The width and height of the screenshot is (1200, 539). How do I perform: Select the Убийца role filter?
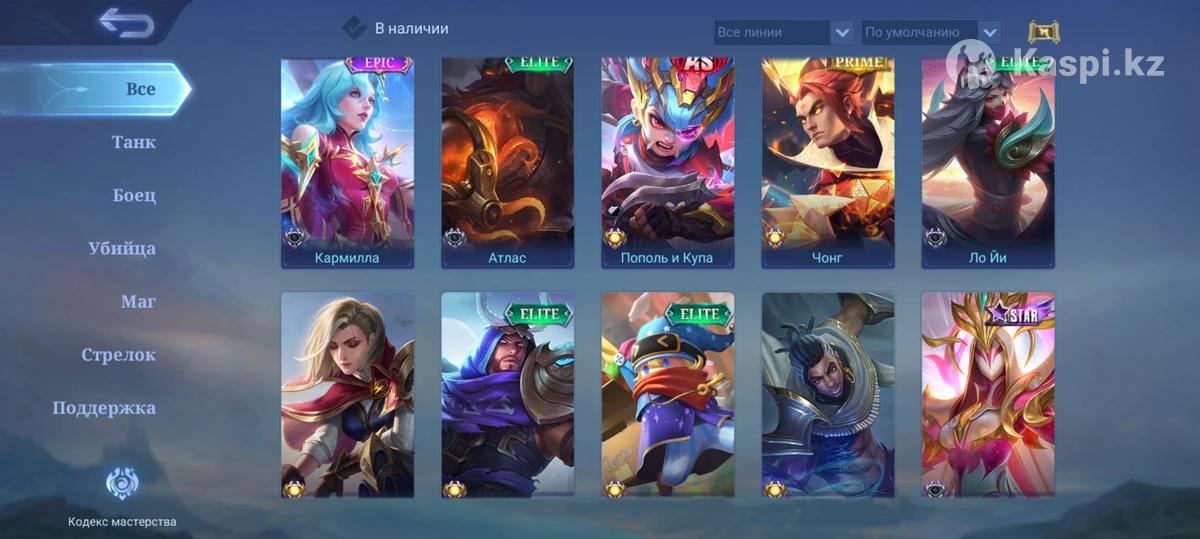pyautogui.click(x=122, y=248)
